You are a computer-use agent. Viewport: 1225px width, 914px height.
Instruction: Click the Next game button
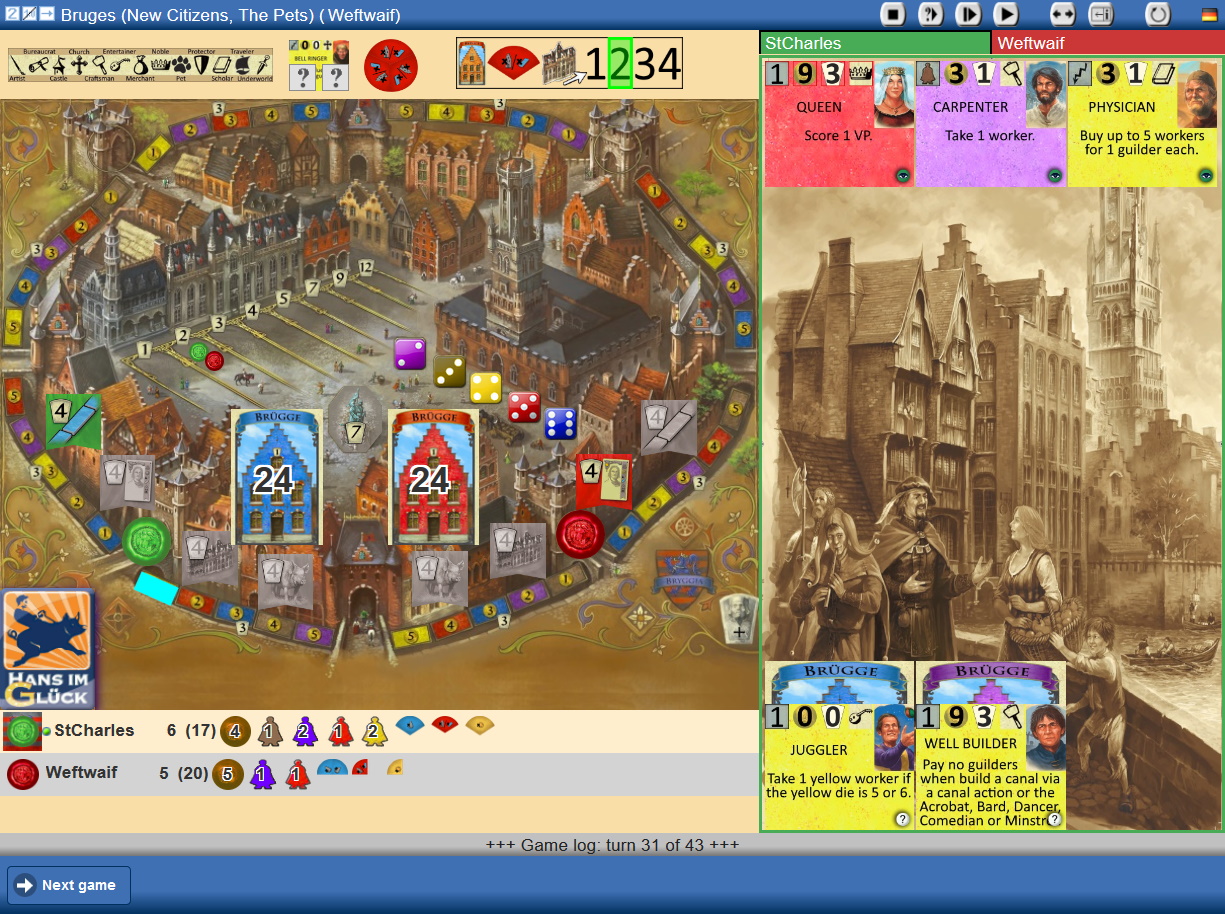pos(69,885)
